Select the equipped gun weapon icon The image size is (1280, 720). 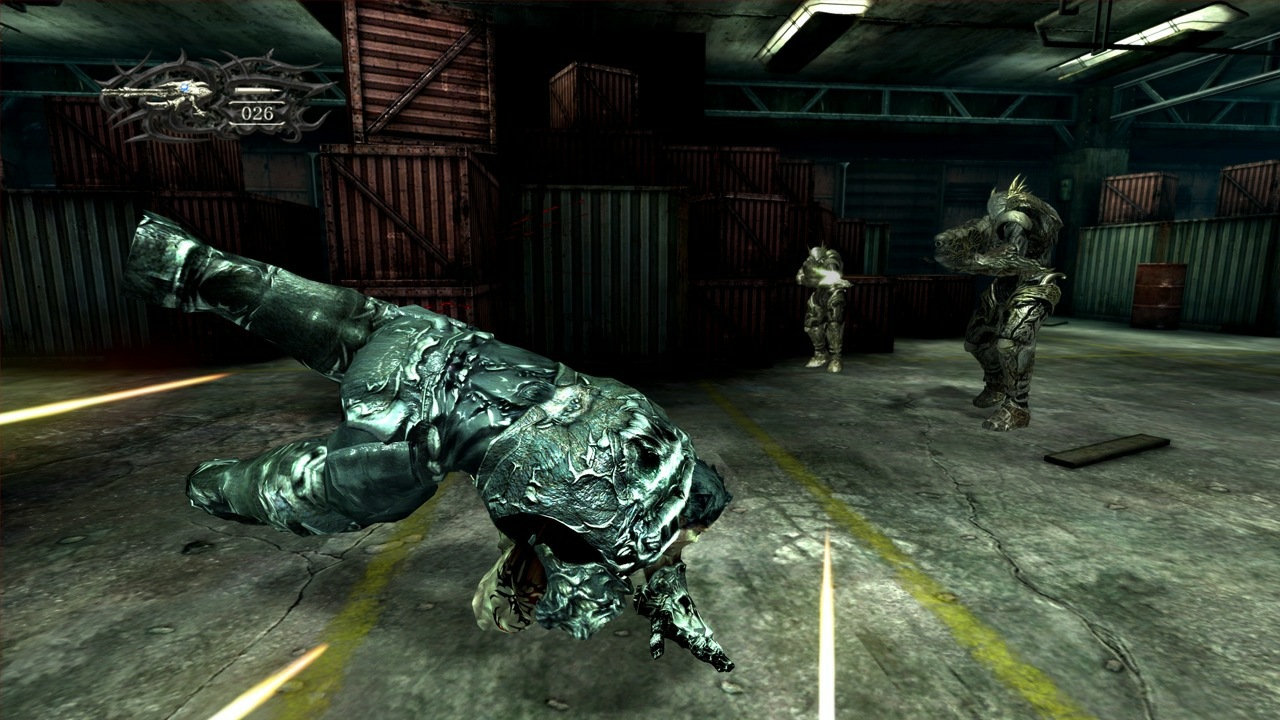(160, 96)
